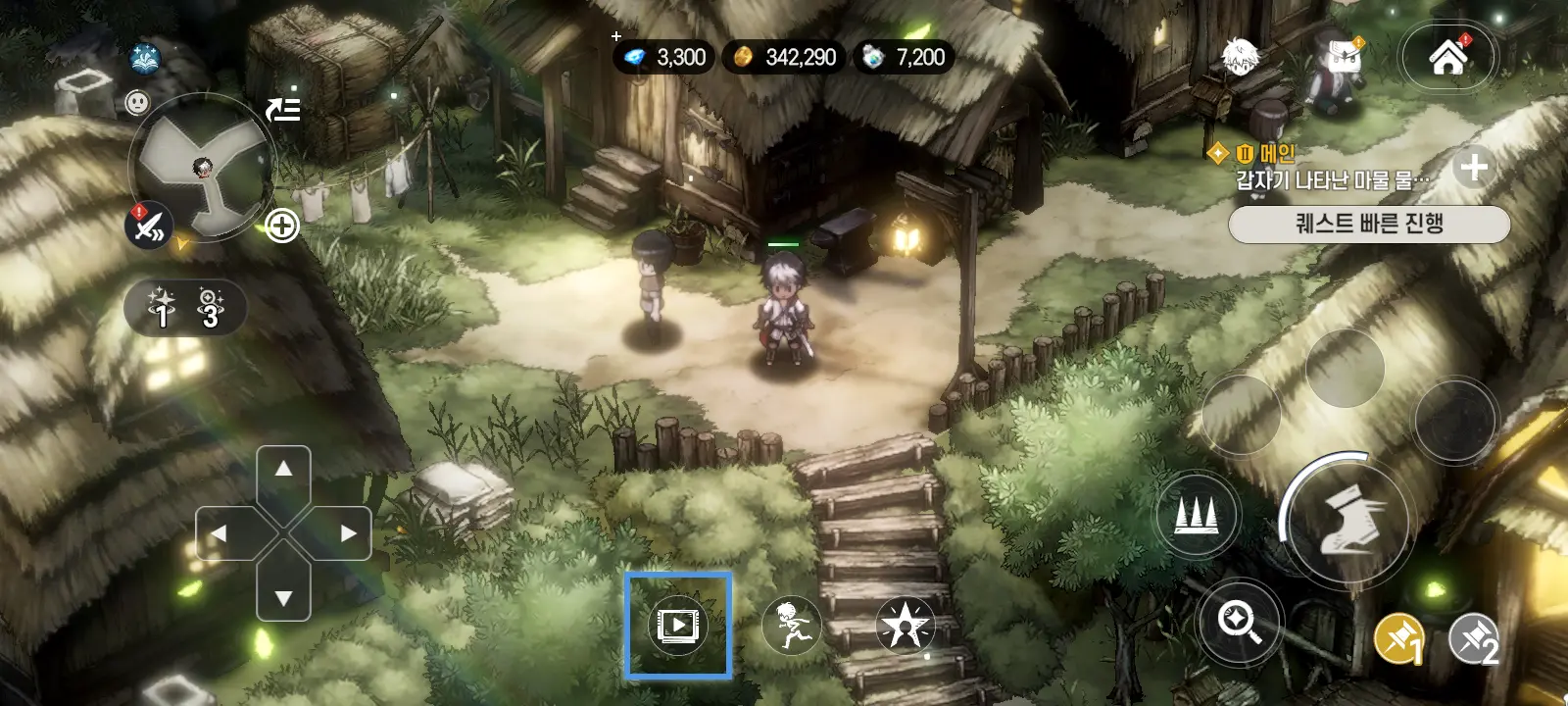Tap the sword auto-battle icon with alert
This screenshot has height=706, width=1568.
pos(149,227)
